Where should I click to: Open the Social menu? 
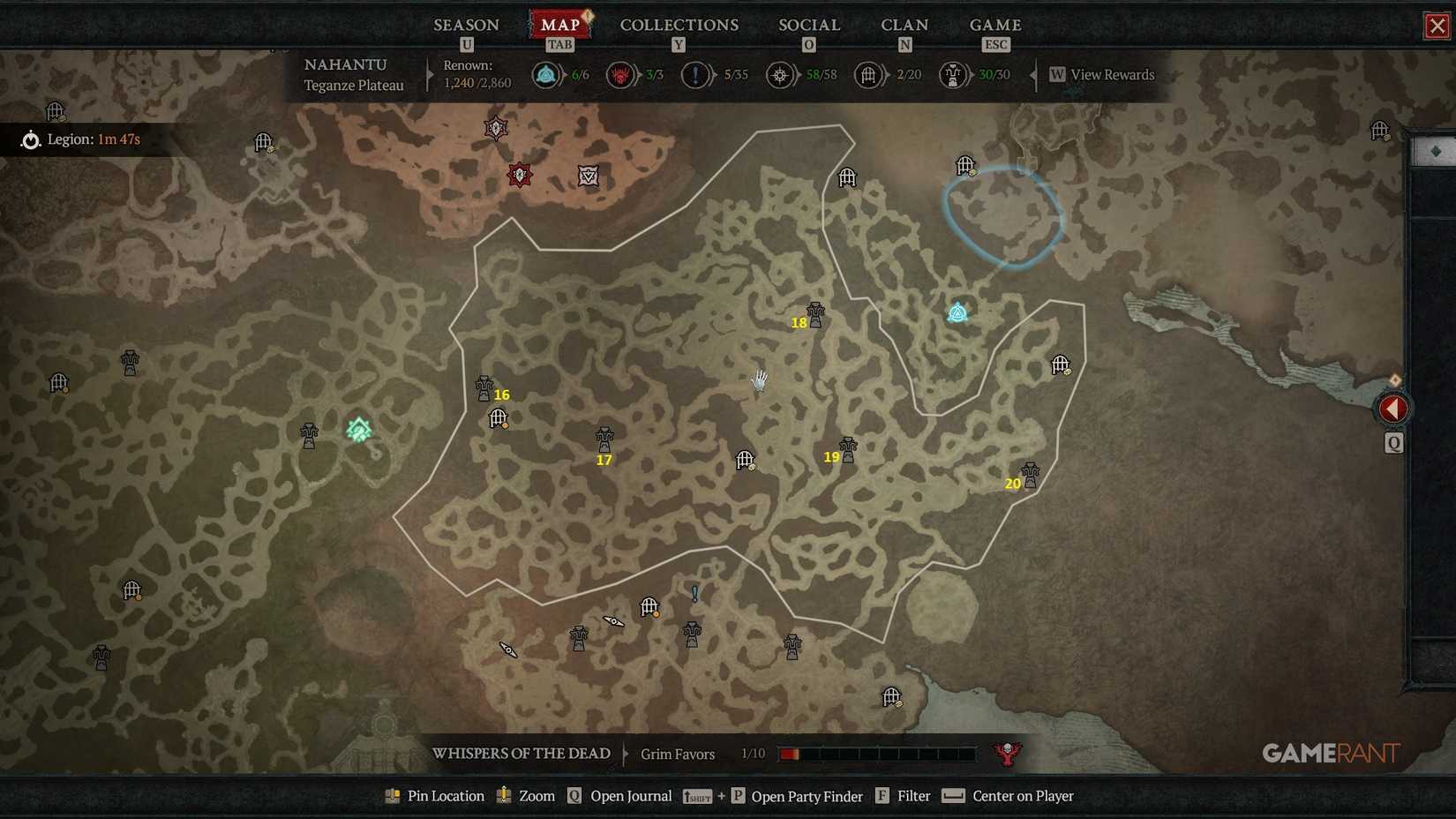tap(807, 25)
